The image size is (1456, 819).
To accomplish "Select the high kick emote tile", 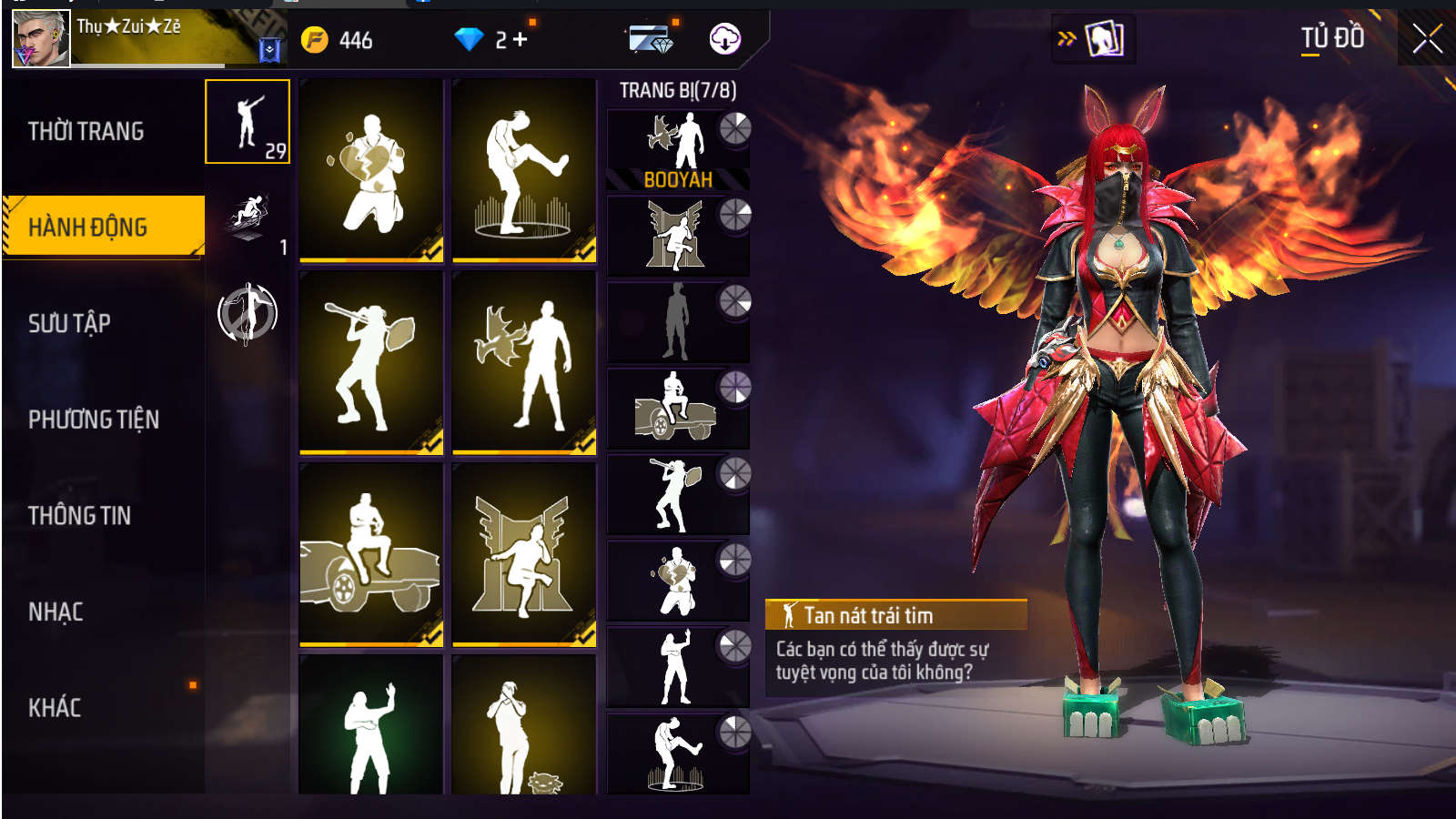I will click(524, 170).
